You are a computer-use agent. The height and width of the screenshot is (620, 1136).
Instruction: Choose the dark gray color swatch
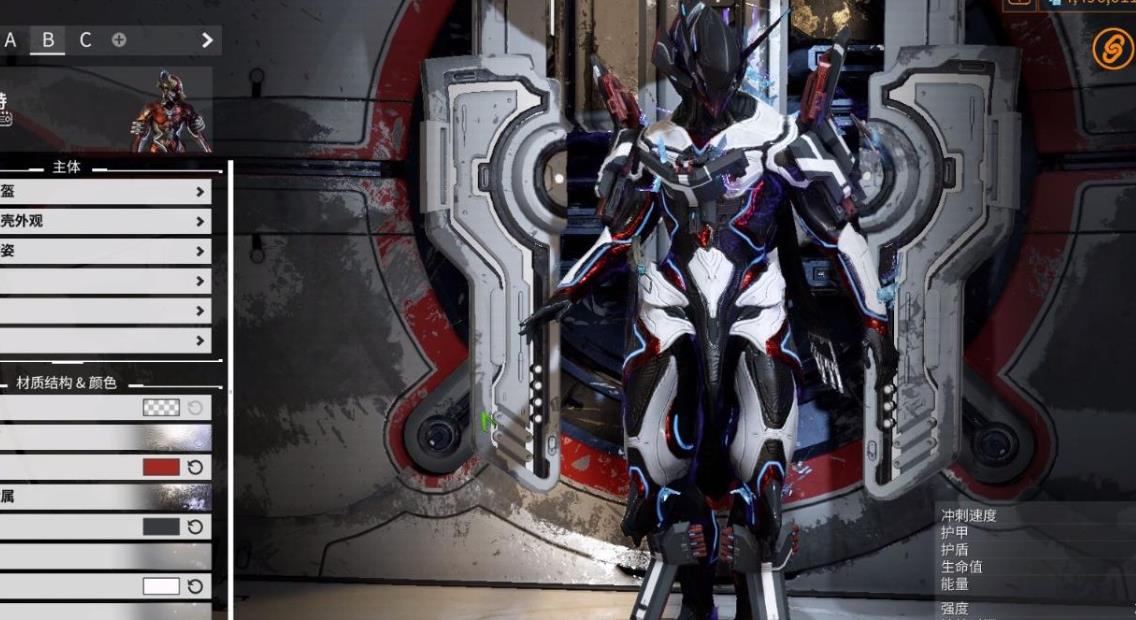click(161, 527)
